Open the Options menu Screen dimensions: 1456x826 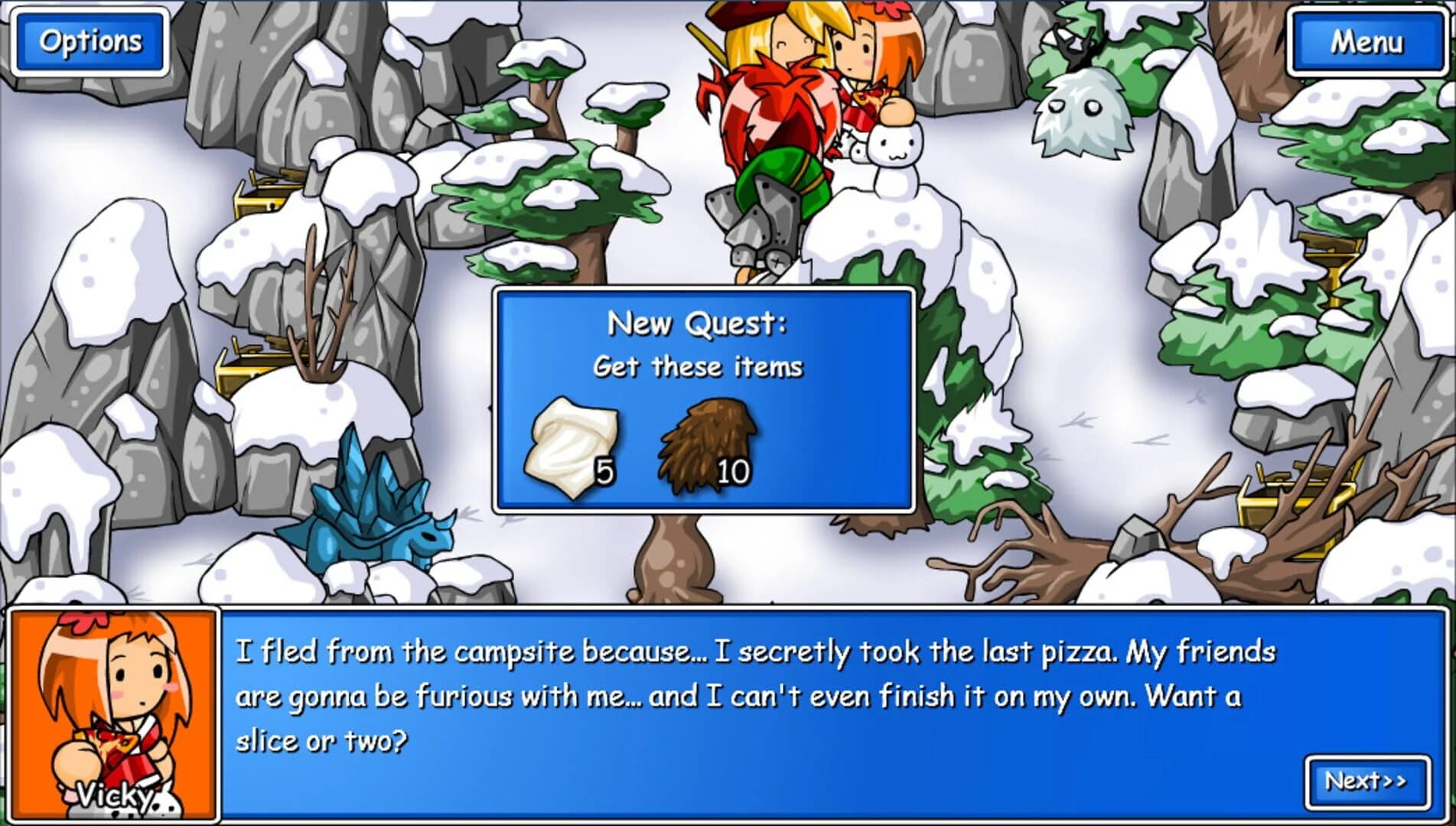pyautogui.click(x=90, y=40)
